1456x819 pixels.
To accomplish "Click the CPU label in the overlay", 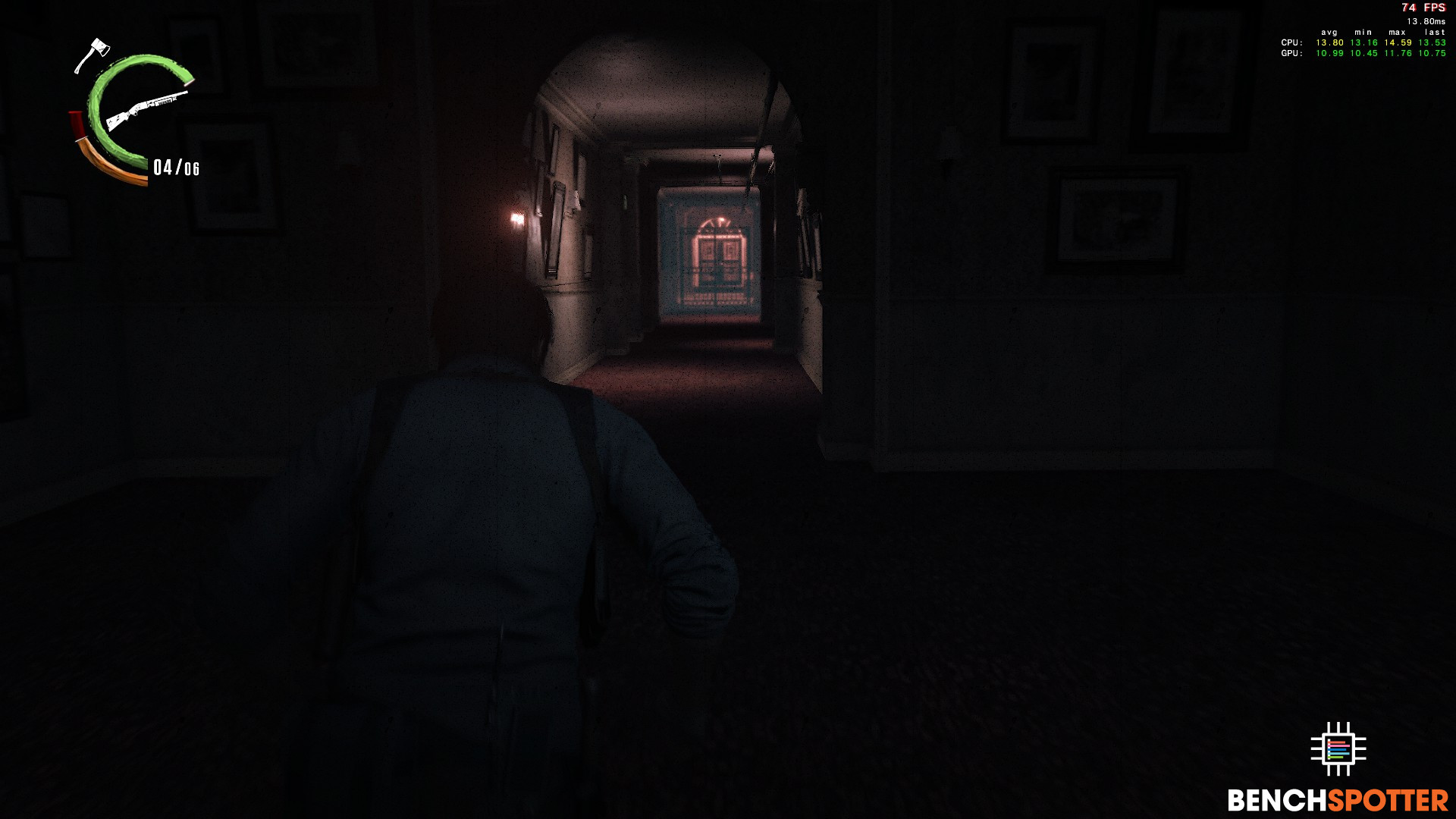I will pyautogui.click(x=1291, y=42).
